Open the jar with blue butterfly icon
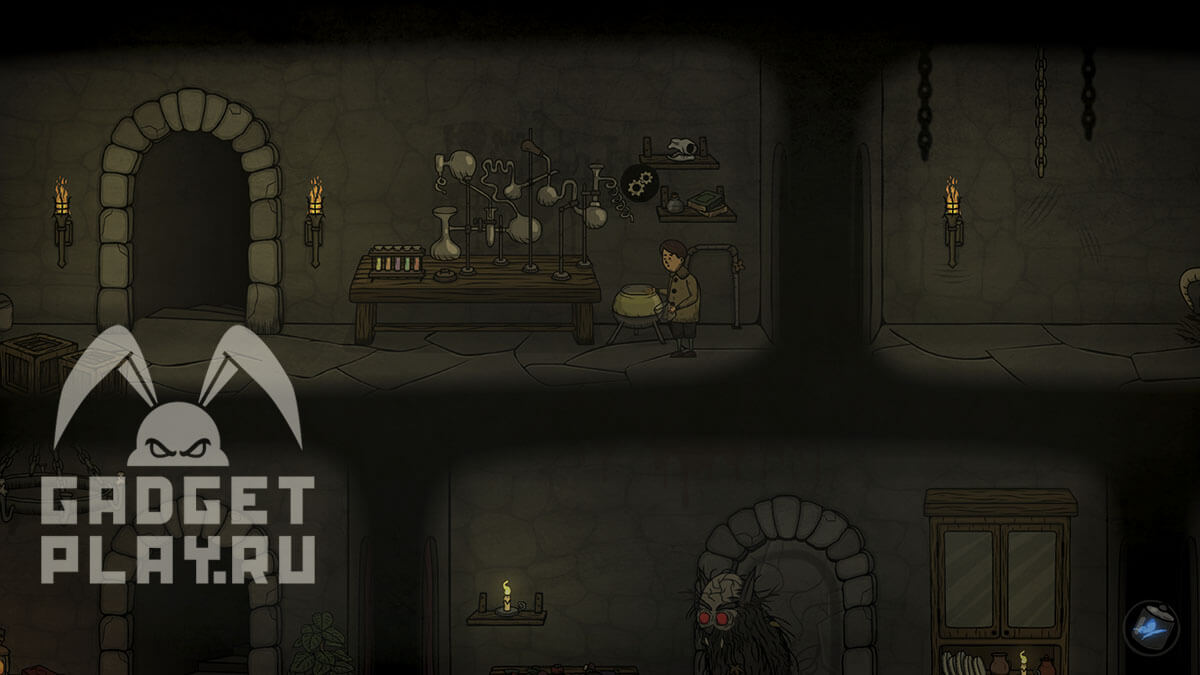Viewport: 1200px width, 675px height. 1148,626
